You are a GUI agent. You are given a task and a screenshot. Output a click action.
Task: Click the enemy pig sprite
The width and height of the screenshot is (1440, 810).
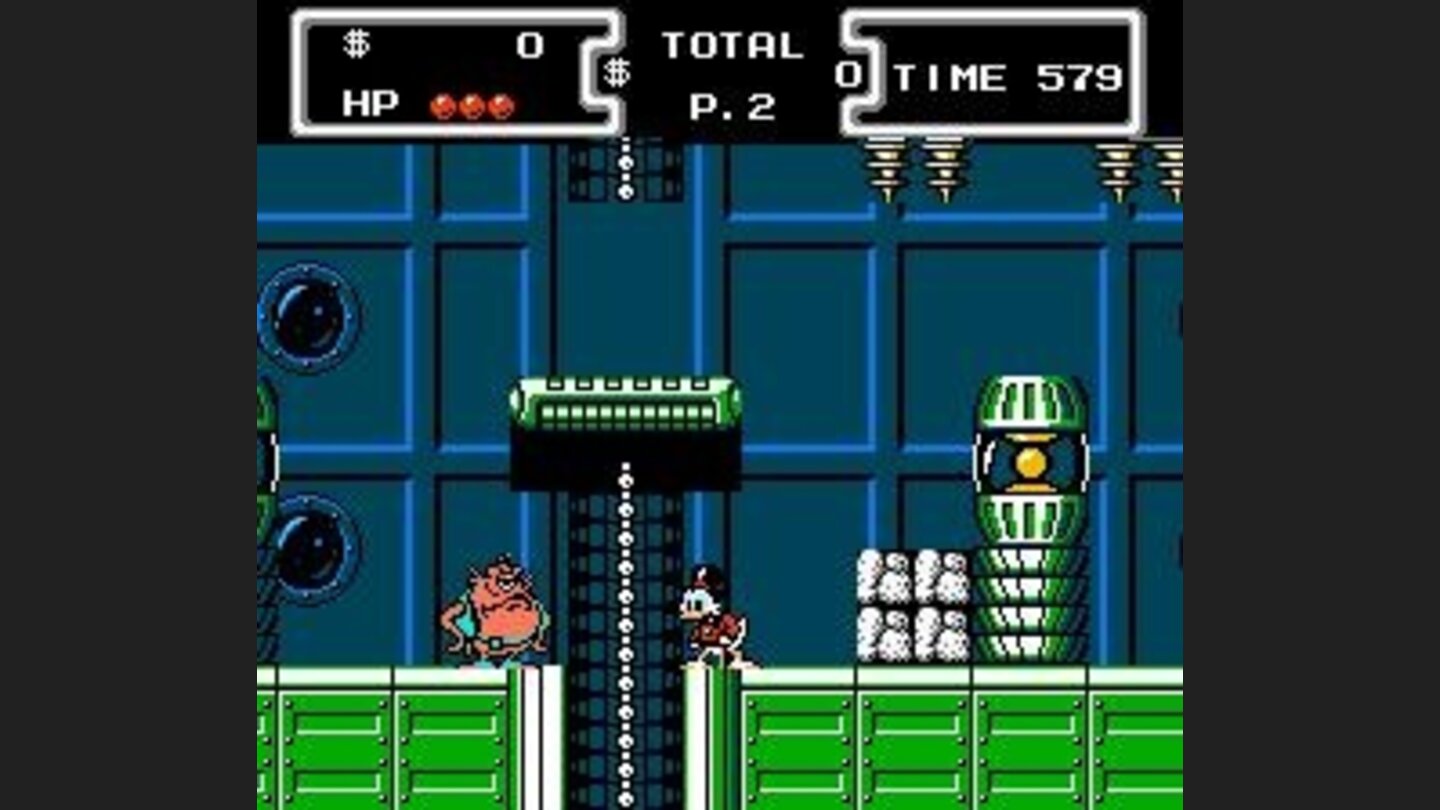492,610
